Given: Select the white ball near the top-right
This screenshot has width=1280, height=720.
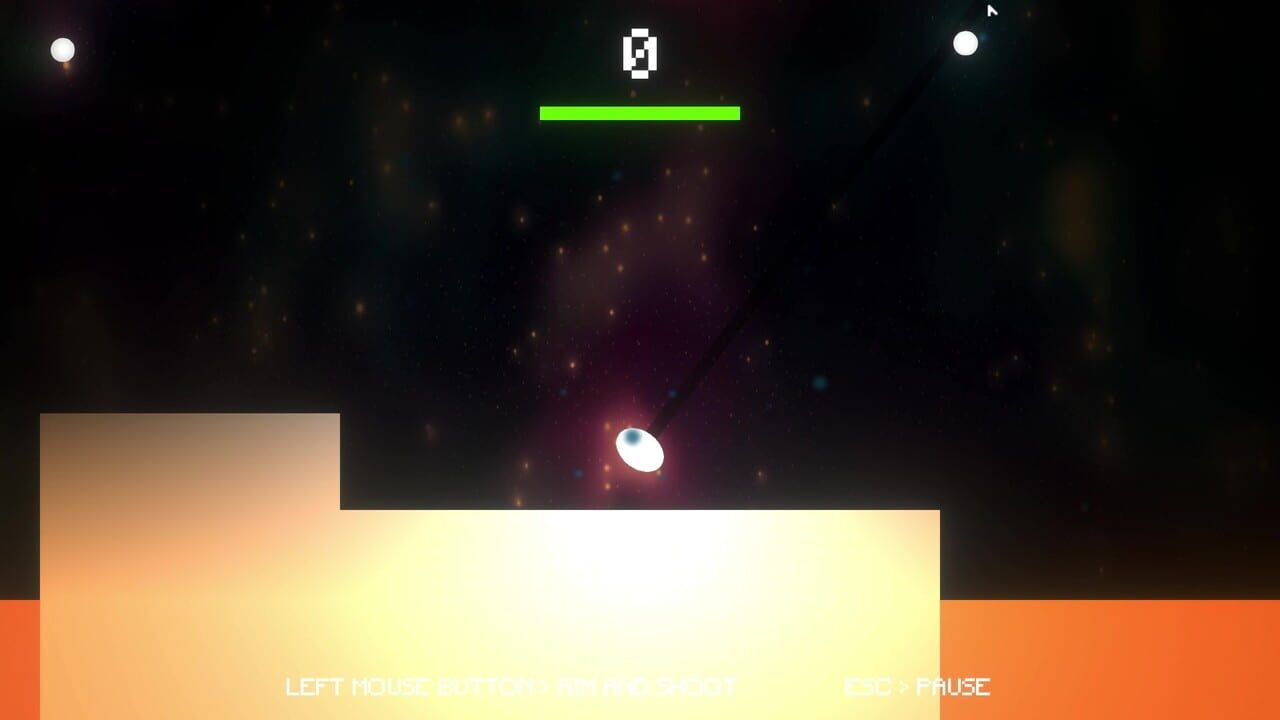Looking at the screenshot, I should pyautogui.click(x=965, y=42).
